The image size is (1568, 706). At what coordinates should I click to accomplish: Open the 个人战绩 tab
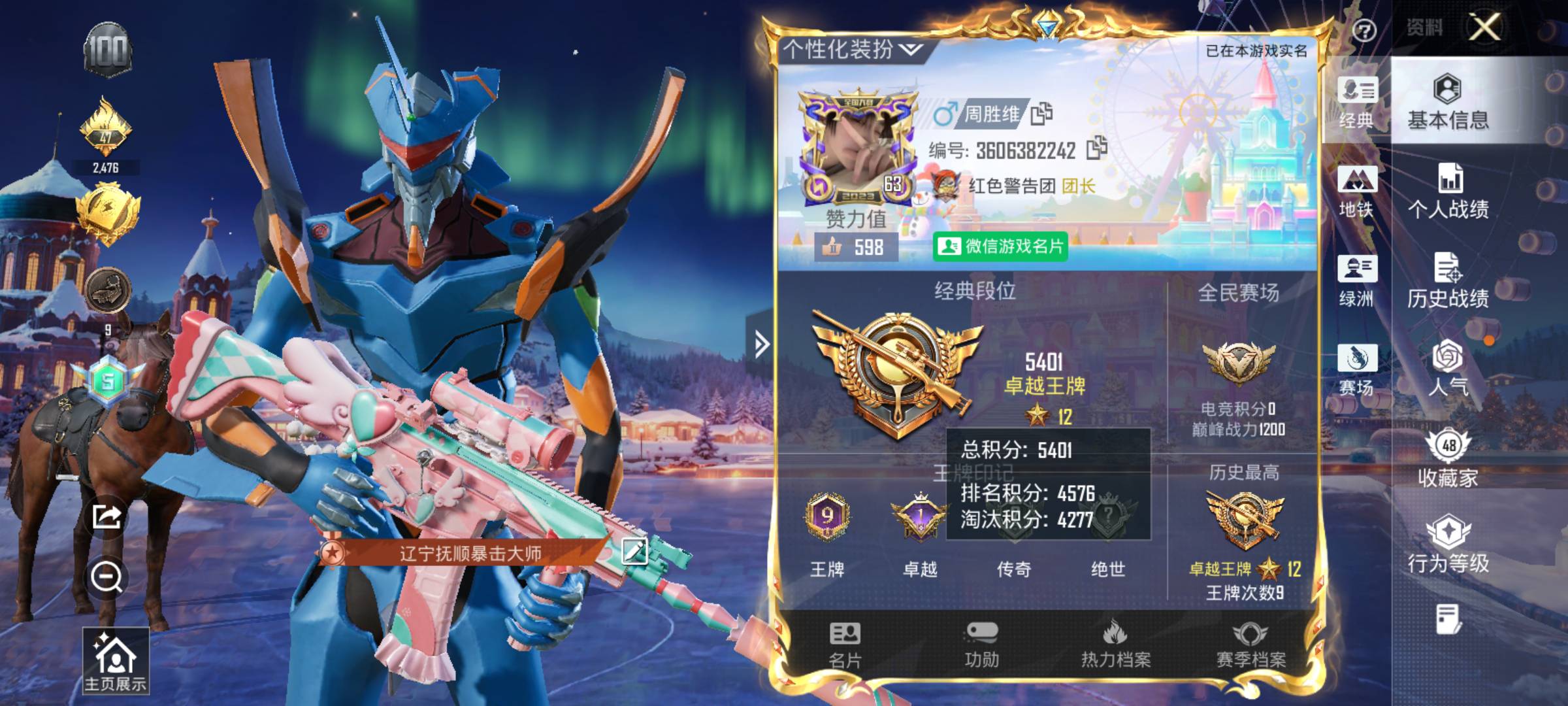point(1448,192)
